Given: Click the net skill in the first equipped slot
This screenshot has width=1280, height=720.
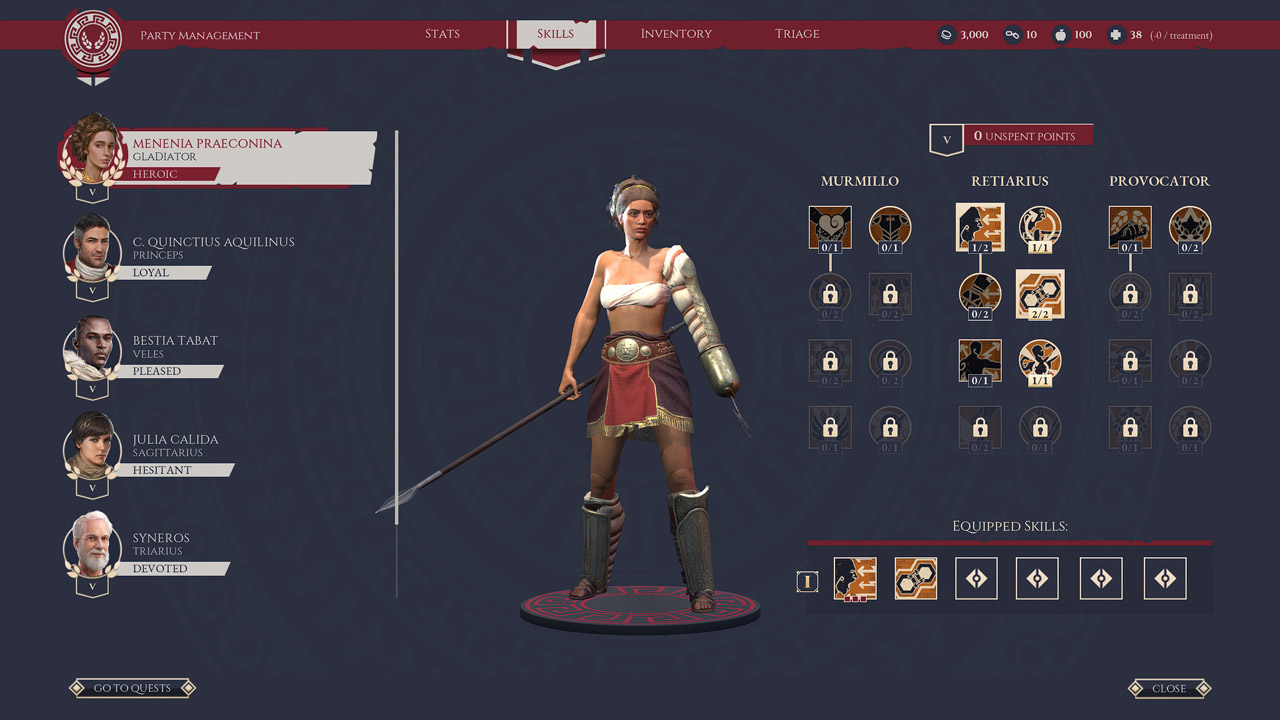Looking at the screenshot, I should point(856,578).
